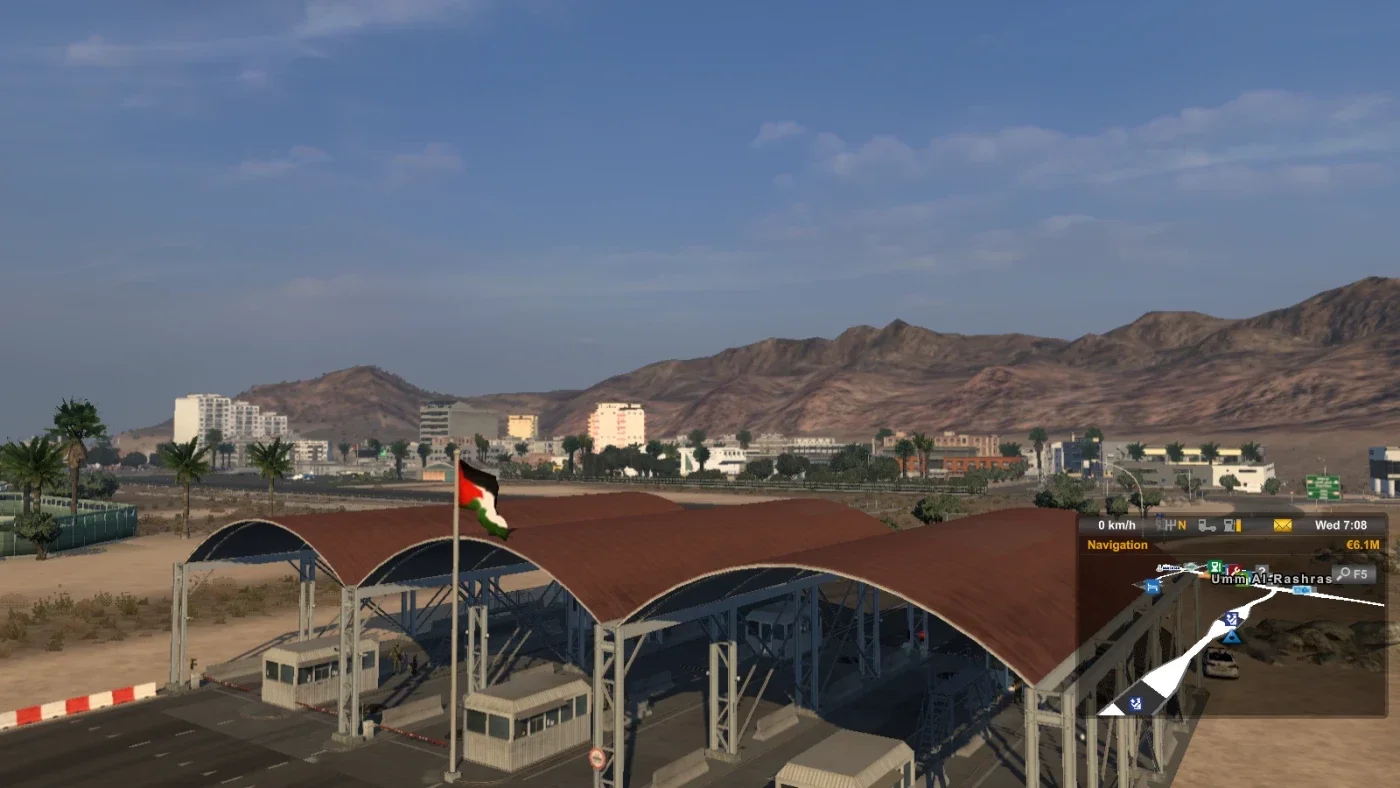Click the toll gate icon on the route line
This screenshot has height=788, width=1400.
[x=1303, y=591]
